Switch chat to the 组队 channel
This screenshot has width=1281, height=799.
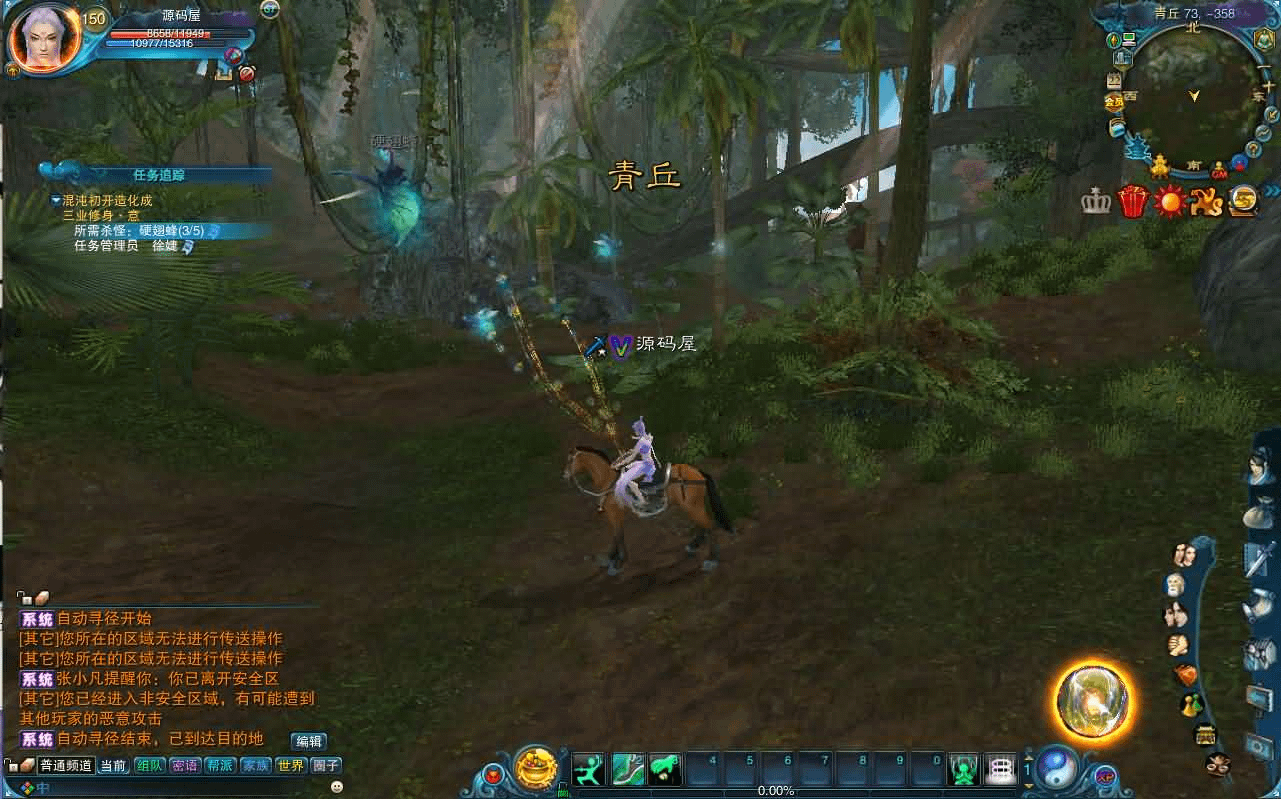coord(150,766)
